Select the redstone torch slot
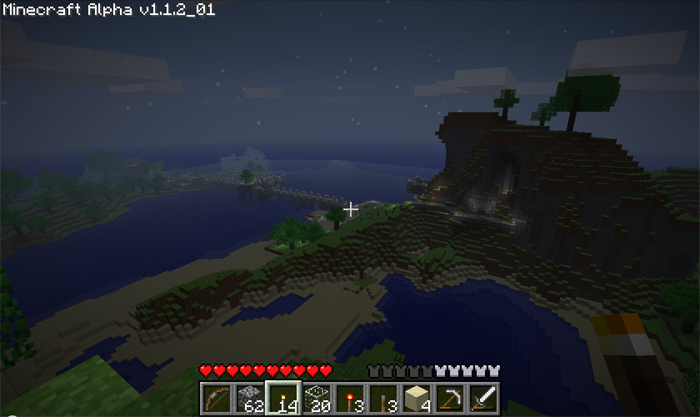This screenshot has height=417, width=700. coord(349,399)
